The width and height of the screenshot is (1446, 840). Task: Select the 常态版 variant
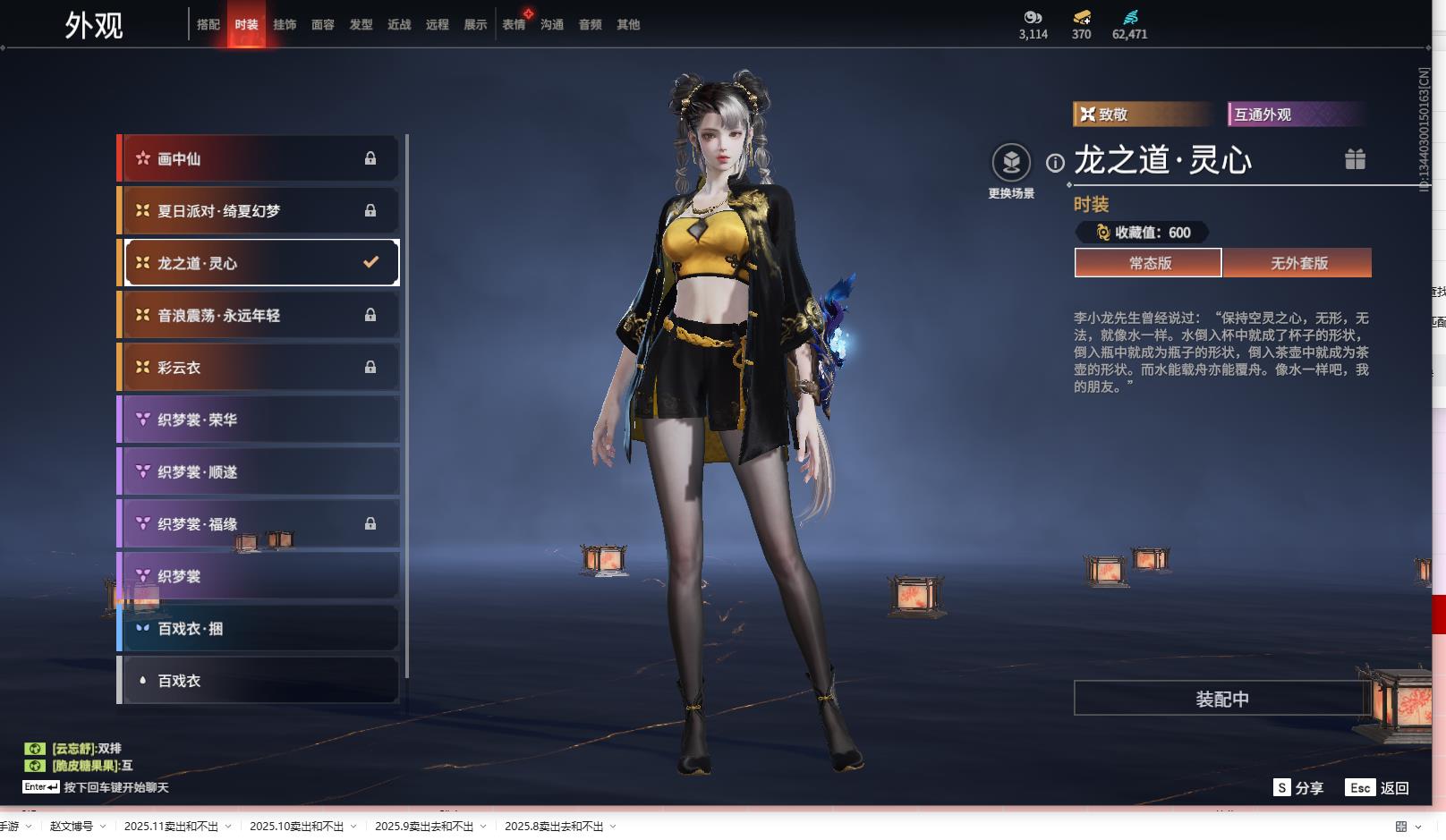(1149, 263)
